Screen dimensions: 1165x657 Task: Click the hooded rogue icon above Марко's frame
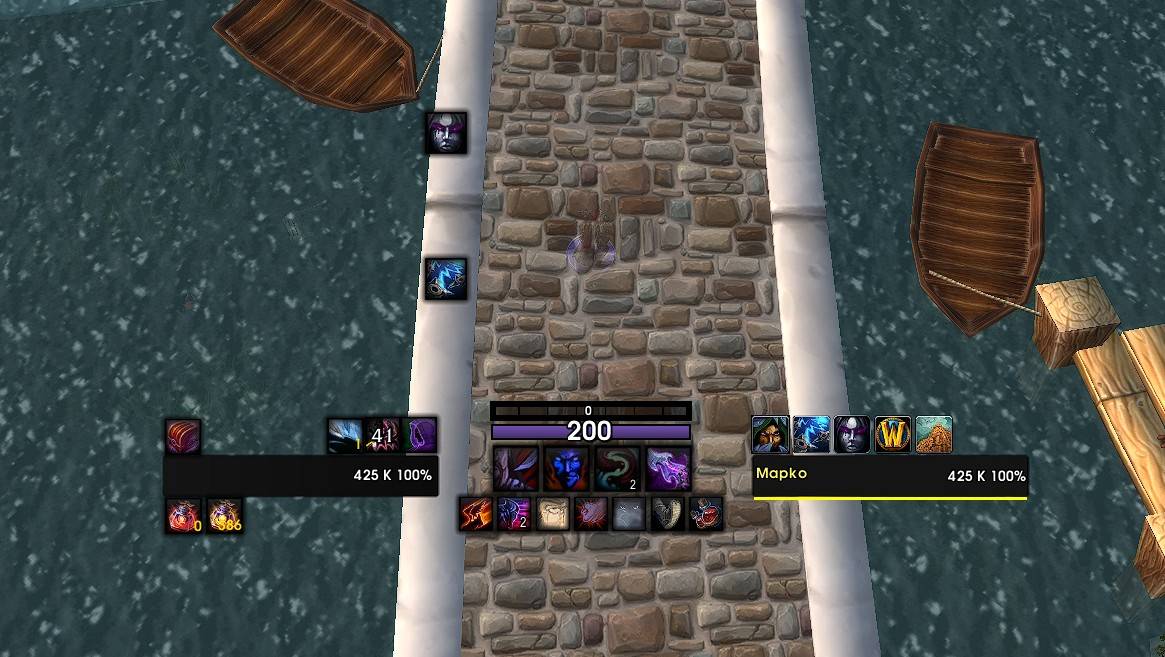click(771, 435)
